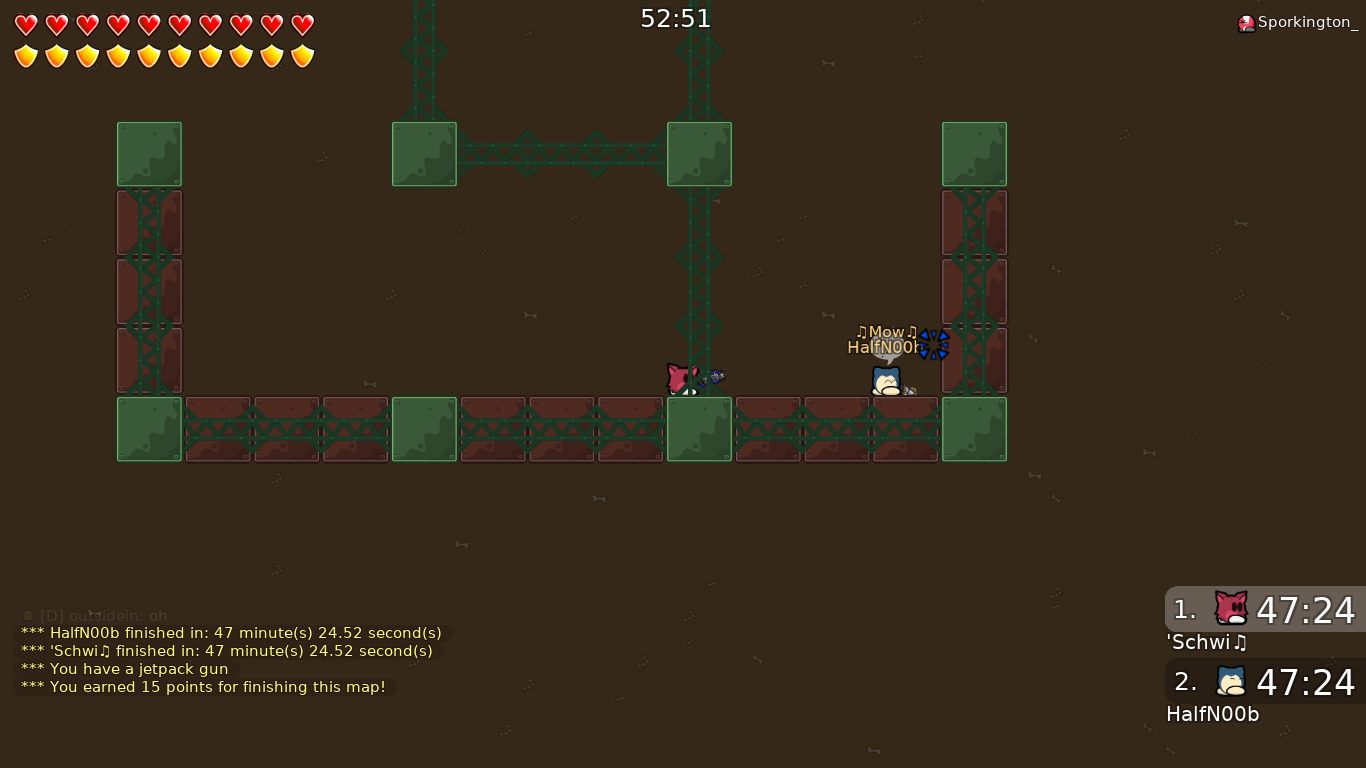Select the first heart health icon
The width and height of the screenshot is (1366, 768).
(25, 24)
